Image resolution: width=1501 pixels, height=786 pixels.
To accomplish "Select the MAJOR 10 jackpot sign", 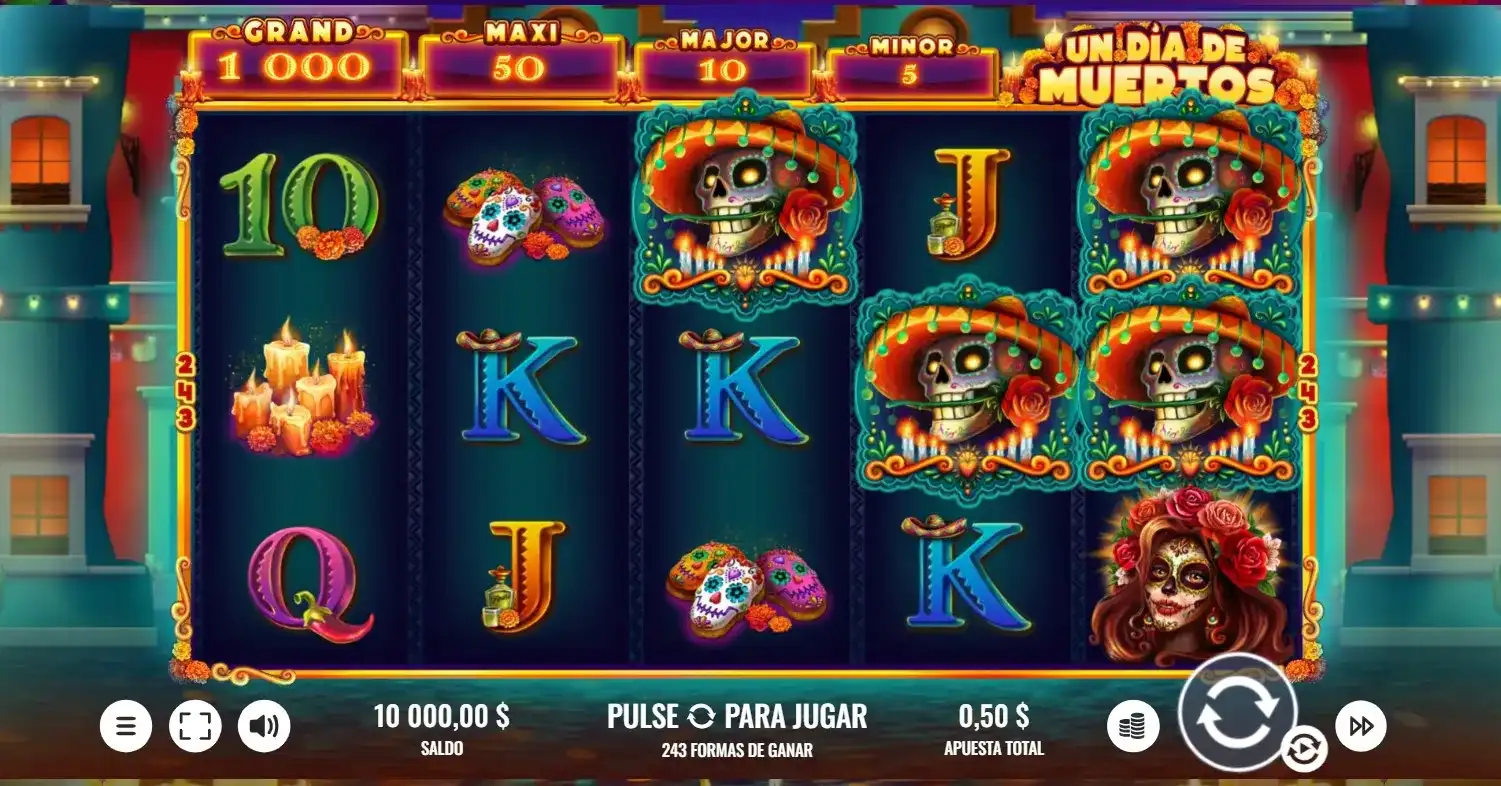I will (722, 56).
